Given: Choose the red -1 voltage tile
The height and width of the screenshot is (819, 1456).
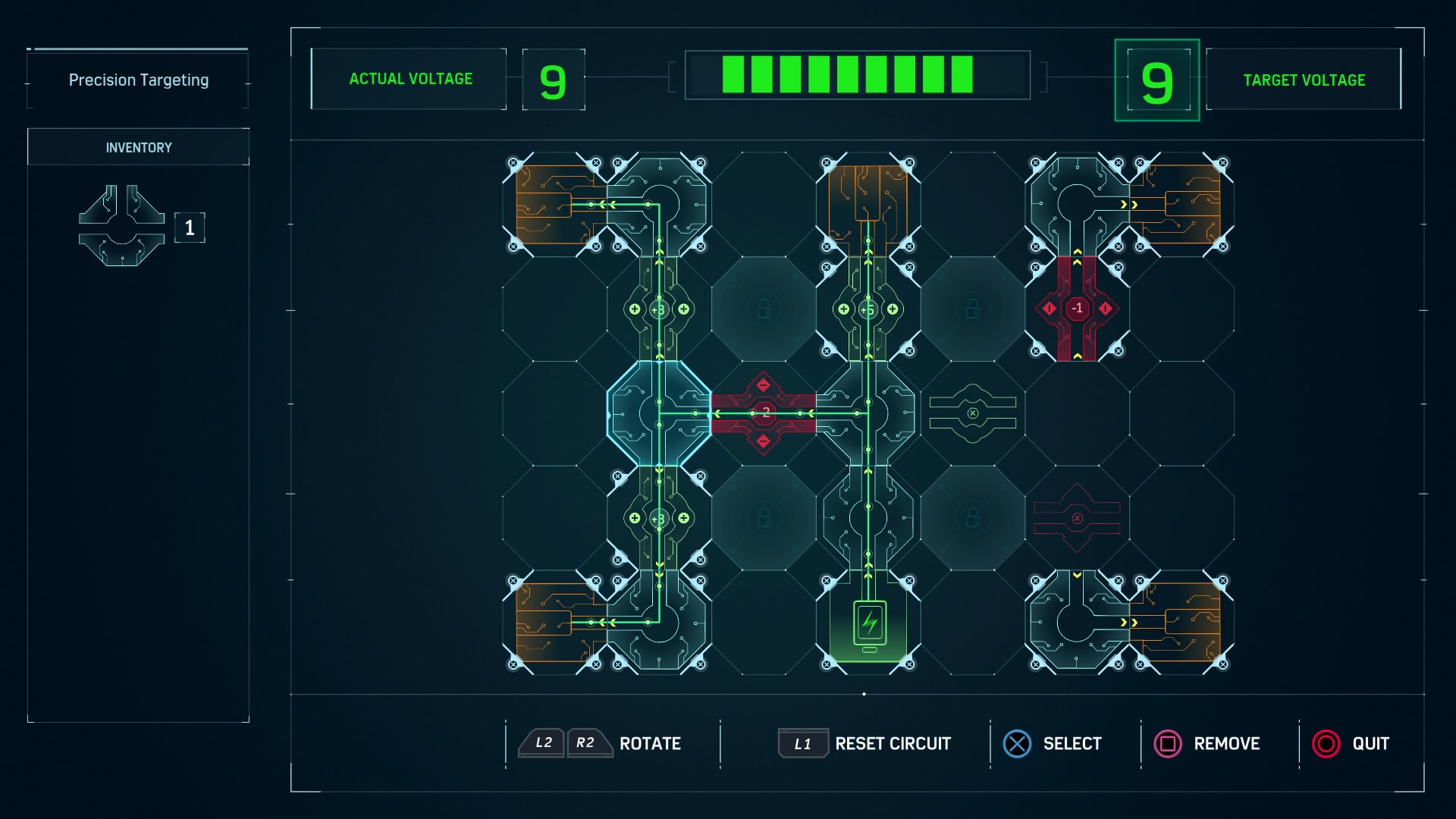Looking at the screenshot, I should coord(1077,309).
